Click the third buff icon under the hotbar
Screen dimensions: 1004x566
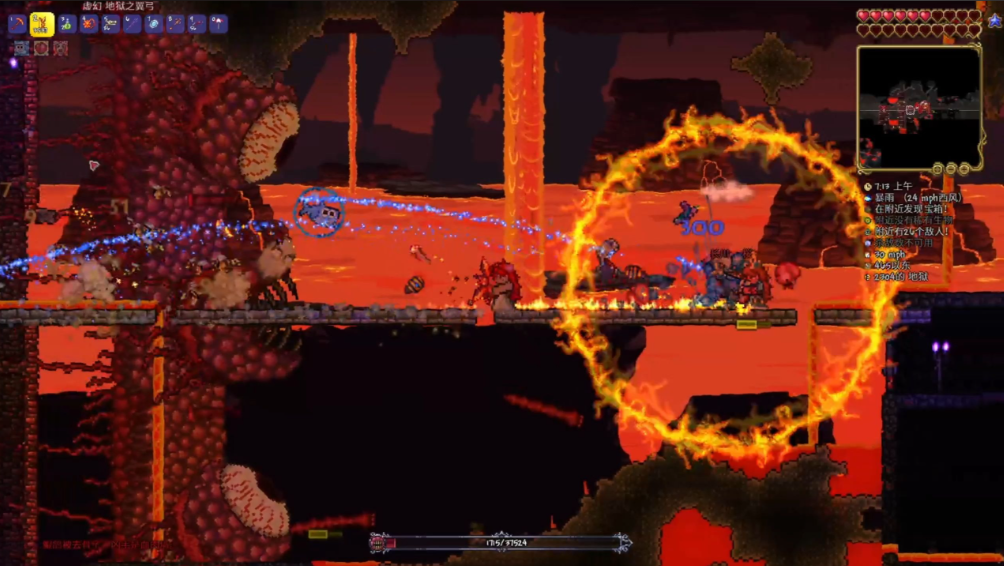pyautogui.click(x=61, y=48)
